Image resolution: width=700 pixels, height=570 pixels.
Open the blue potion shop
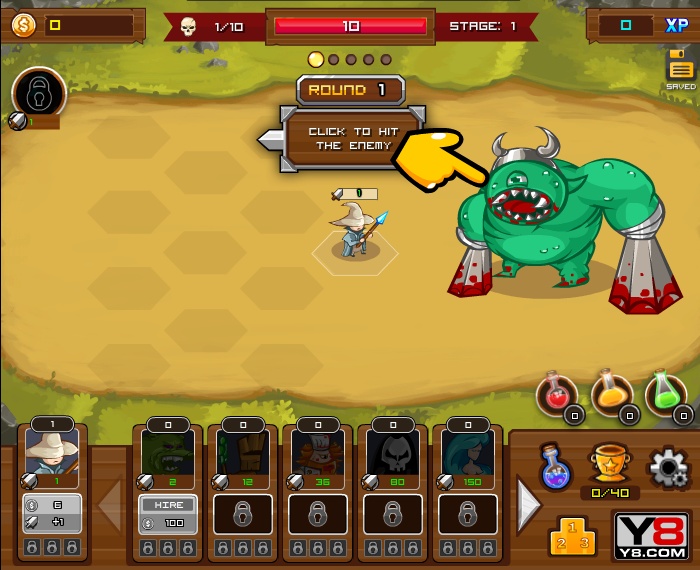tap(555, 467)
